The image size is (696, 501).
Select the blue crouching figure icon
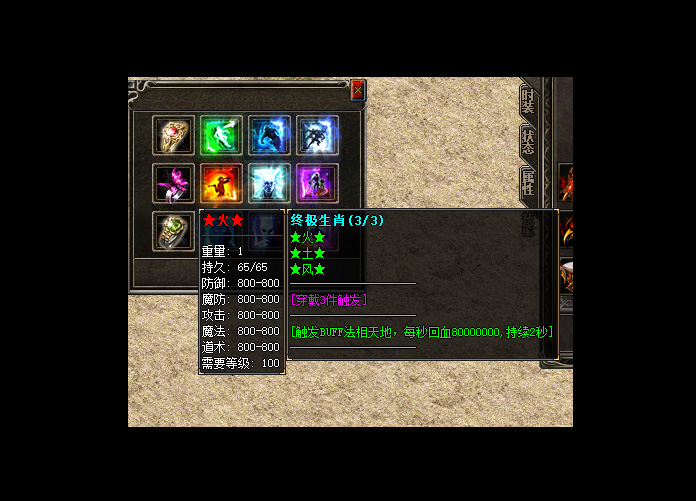[x=269, y=135]
